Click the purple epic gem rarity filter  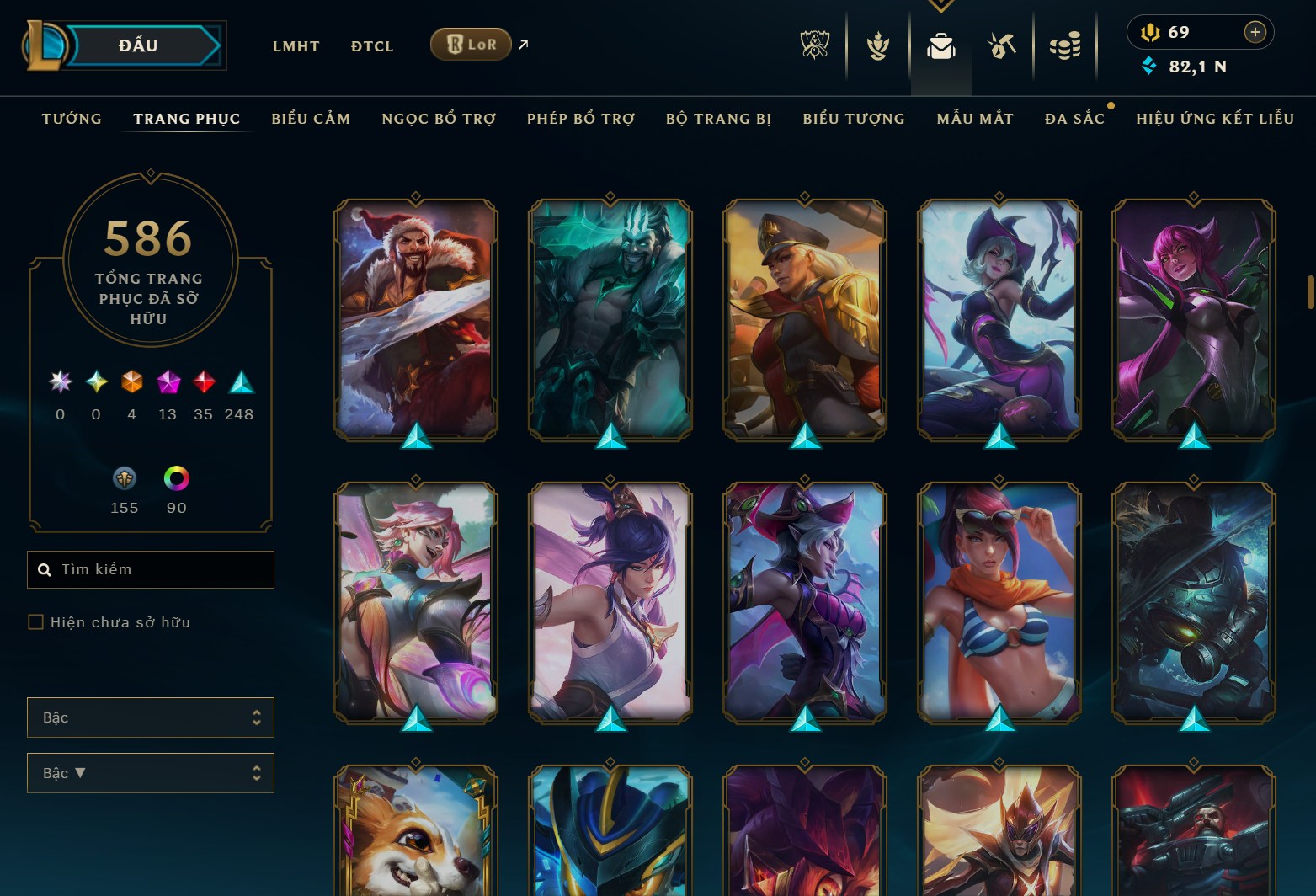click(167, 383)
